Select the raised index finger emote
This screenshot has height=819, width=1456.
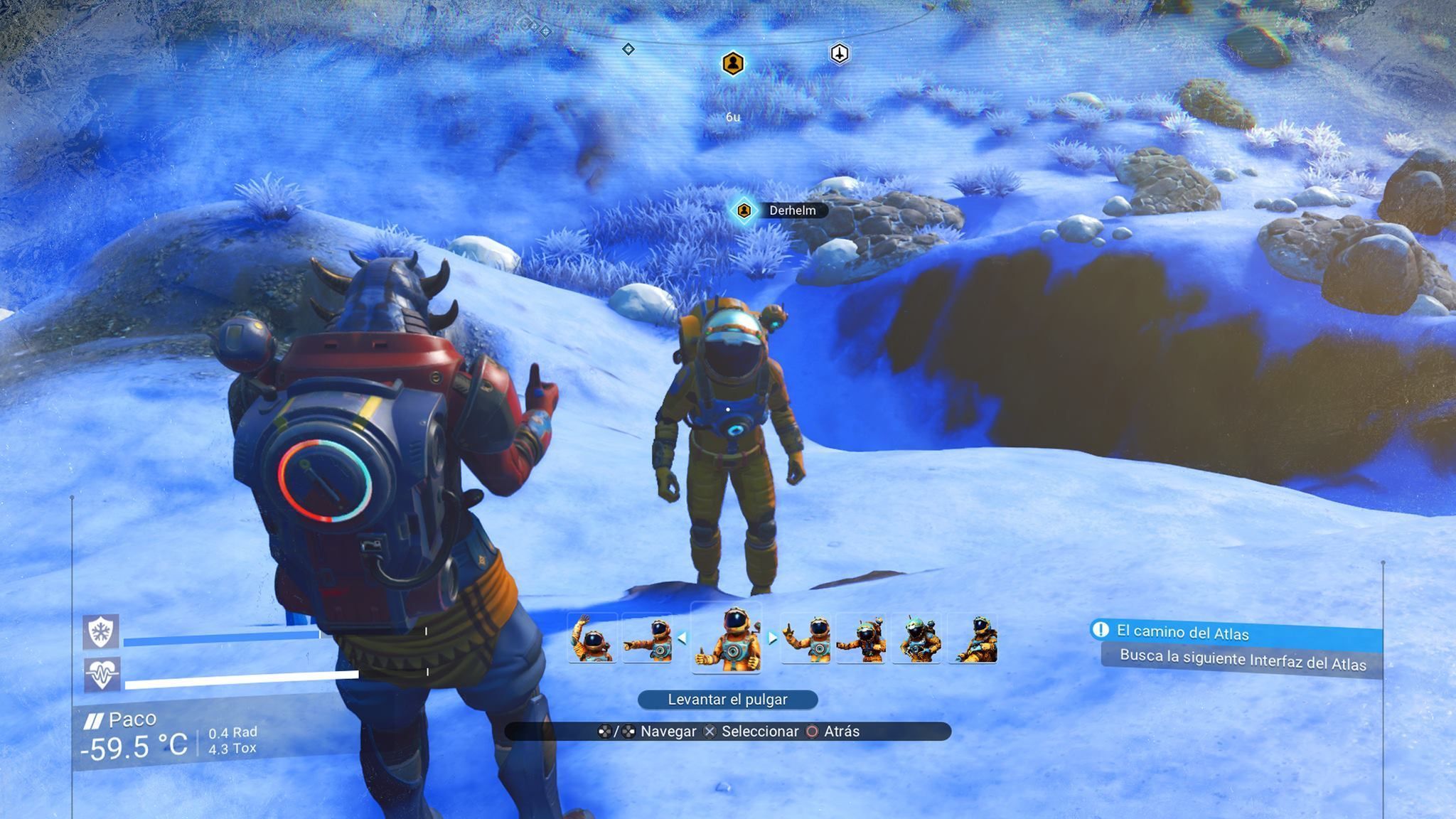click(805, 638)
